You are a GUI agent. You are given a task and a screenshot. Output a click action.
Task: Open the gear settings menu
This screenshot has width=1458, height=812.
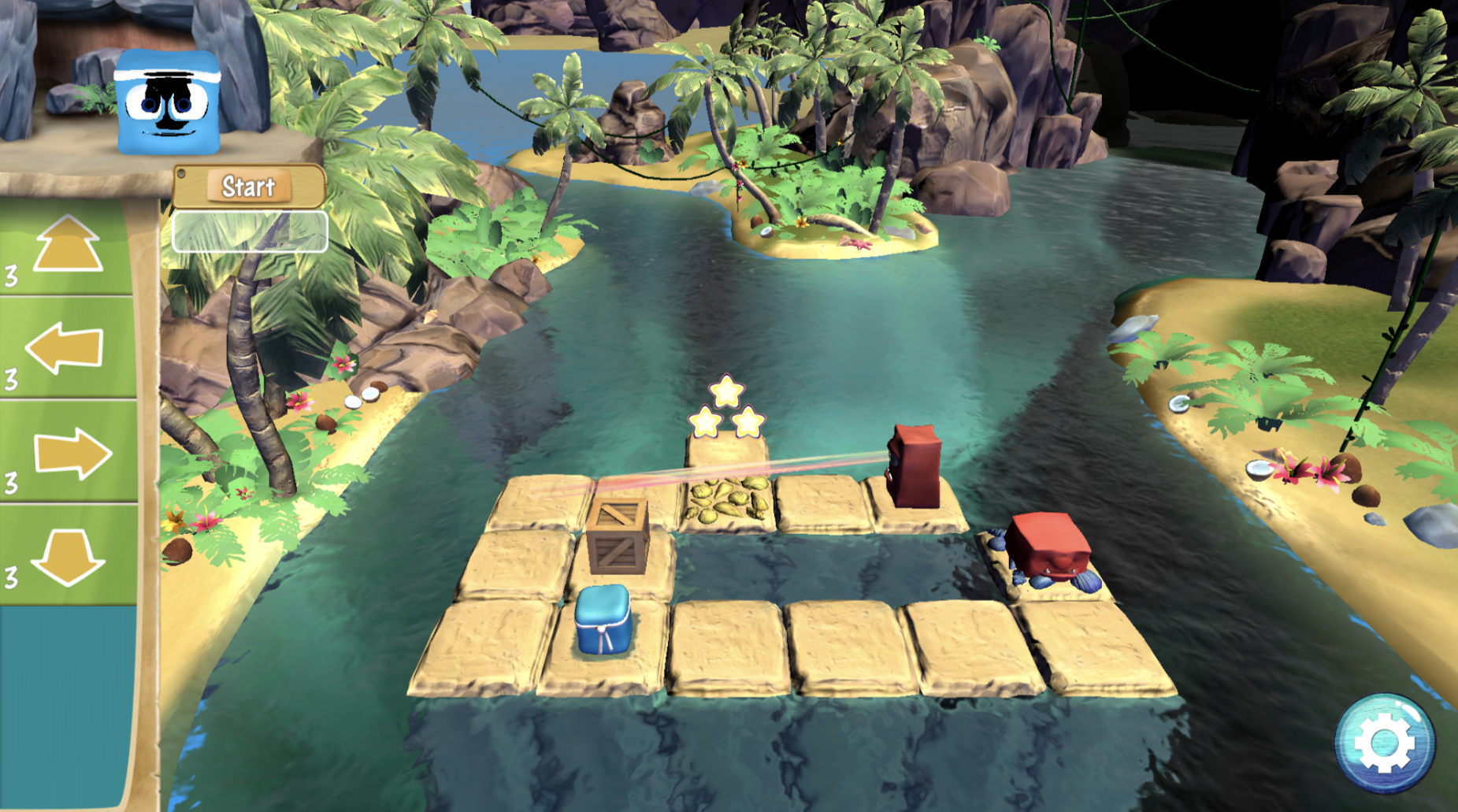(x=1384, y=743)
